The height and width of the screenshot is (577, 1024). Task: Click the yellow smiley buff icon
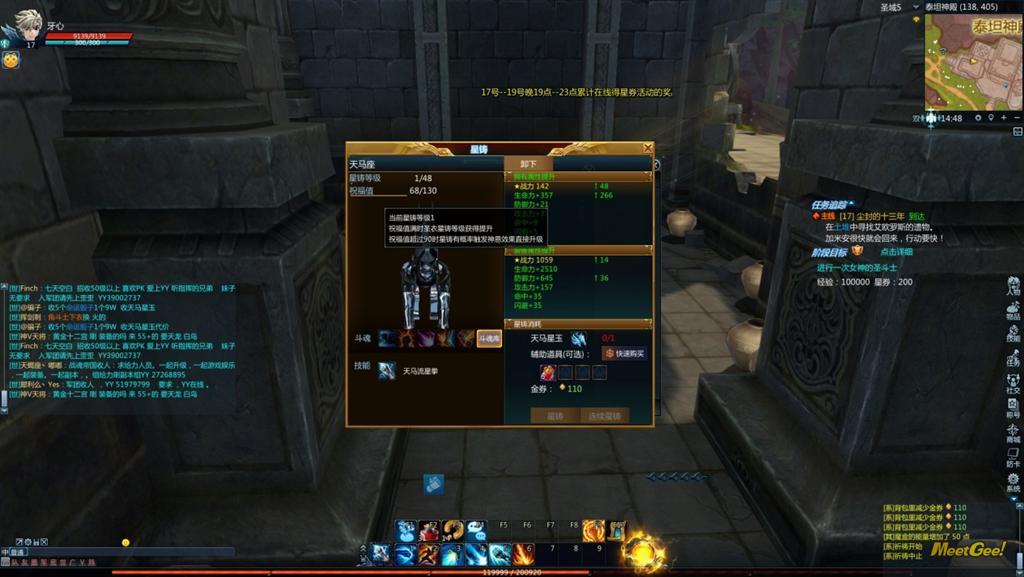[10, 60]
